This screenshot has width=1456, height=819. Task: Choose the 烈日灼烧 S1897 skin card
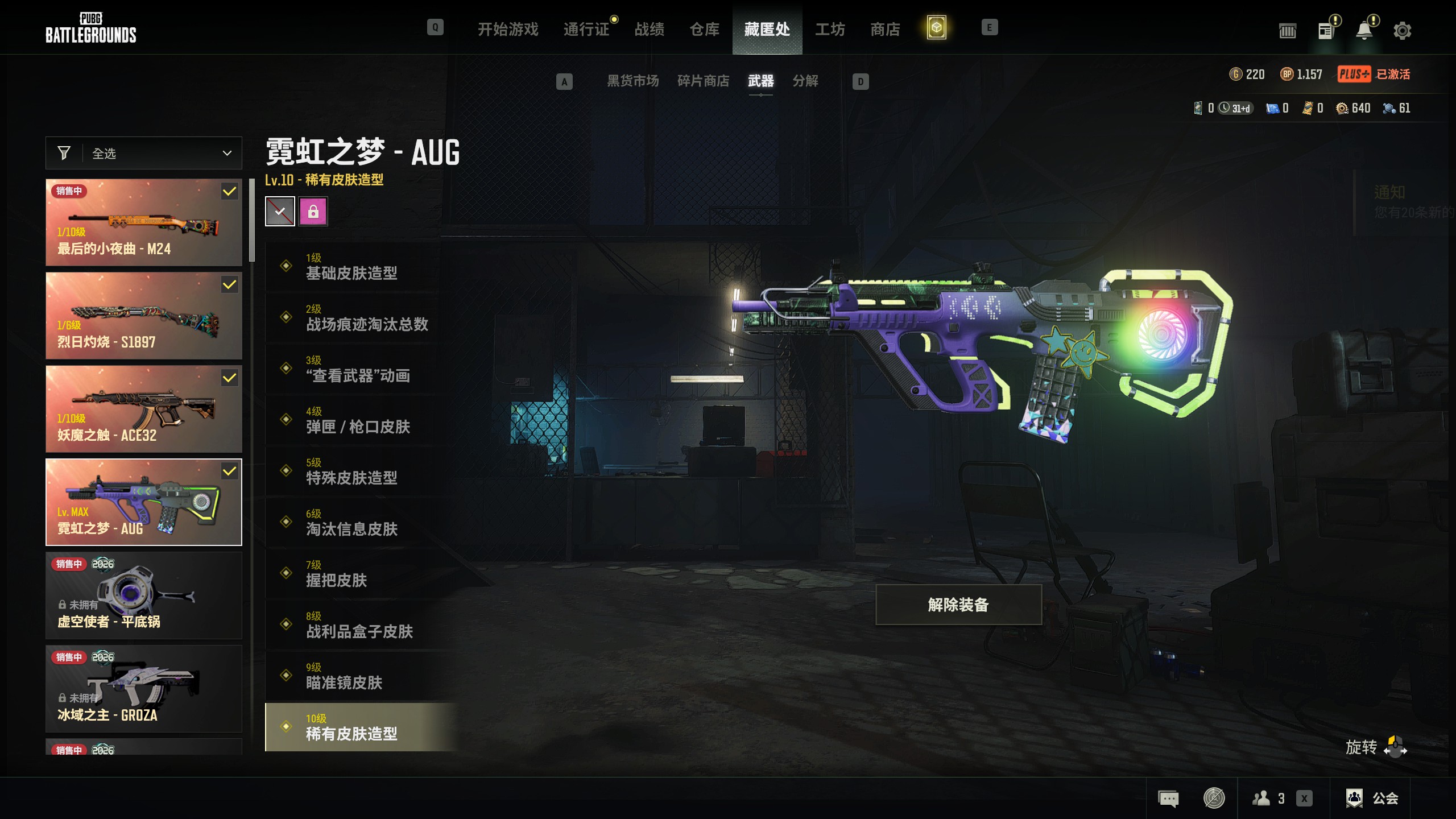pyautogui.click(x=144, y=316)
